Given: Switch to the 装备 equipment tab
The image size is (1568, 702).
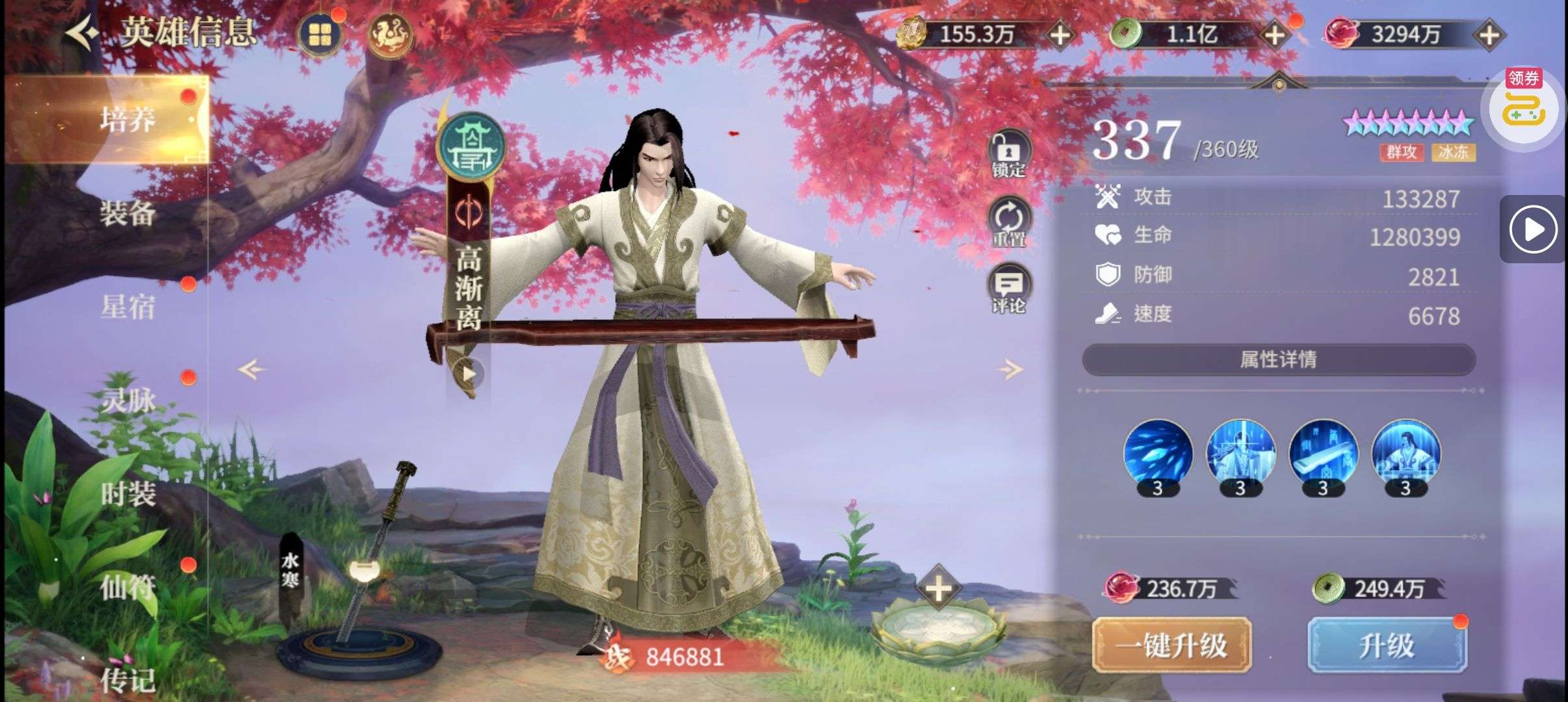Looking at the screenshot, I should (x=127, y=213).
